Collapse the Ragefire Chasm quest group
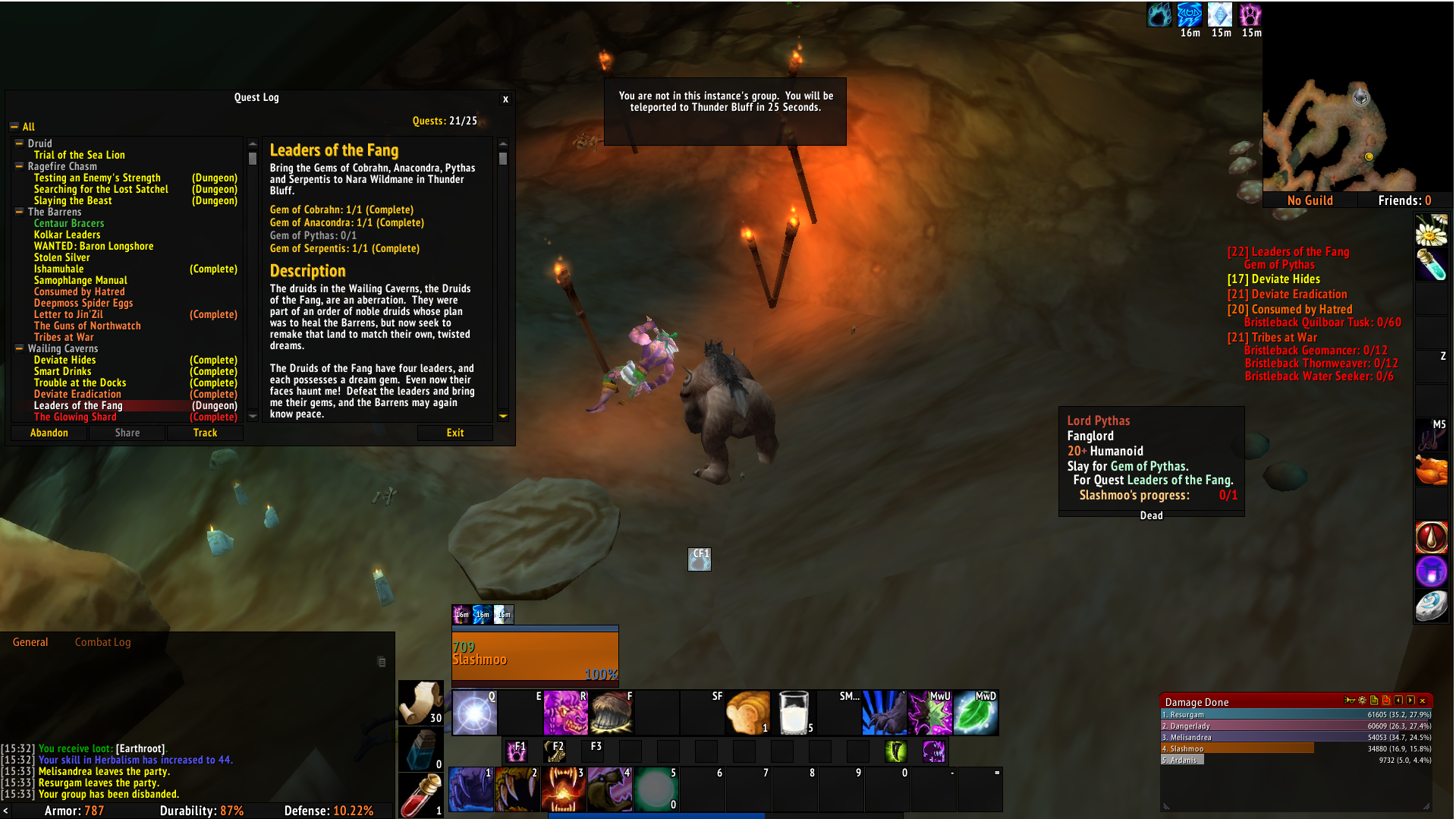1456x819 pixels. [19, 166]
